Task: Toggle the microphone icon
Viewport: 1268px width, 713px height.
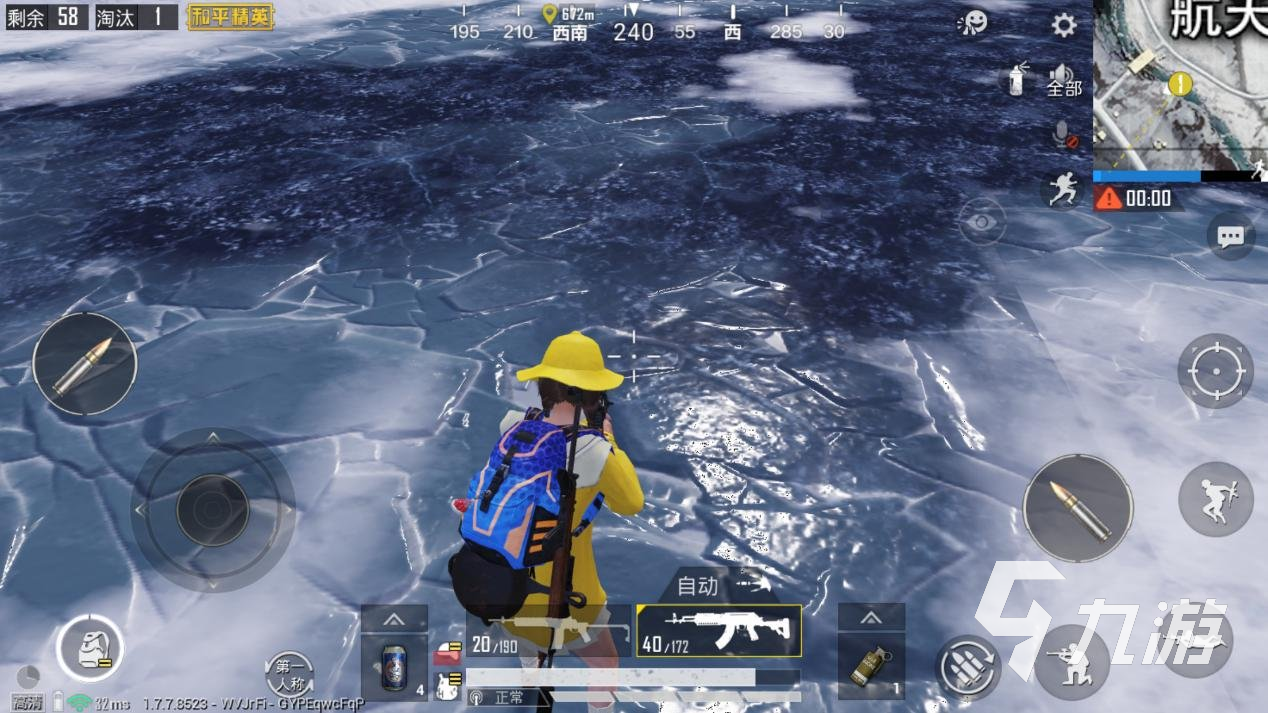Action: (1064, 135)
